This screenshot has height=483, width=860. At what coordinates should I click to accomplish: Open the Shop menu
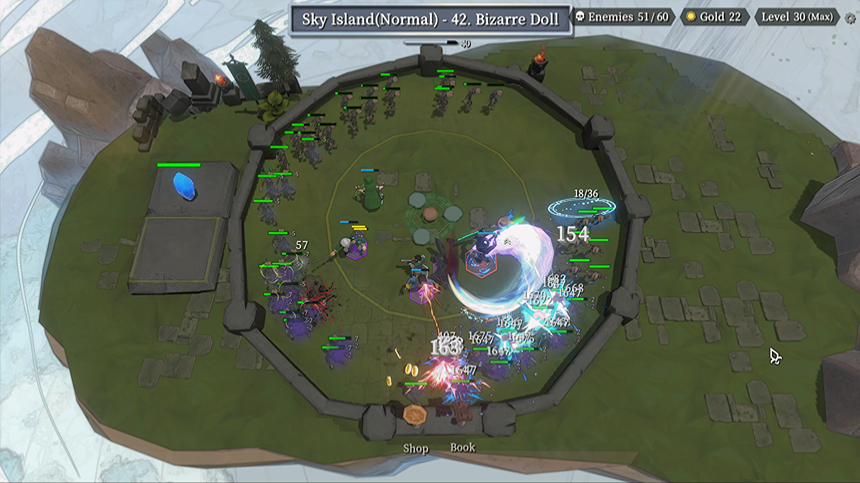415,448
